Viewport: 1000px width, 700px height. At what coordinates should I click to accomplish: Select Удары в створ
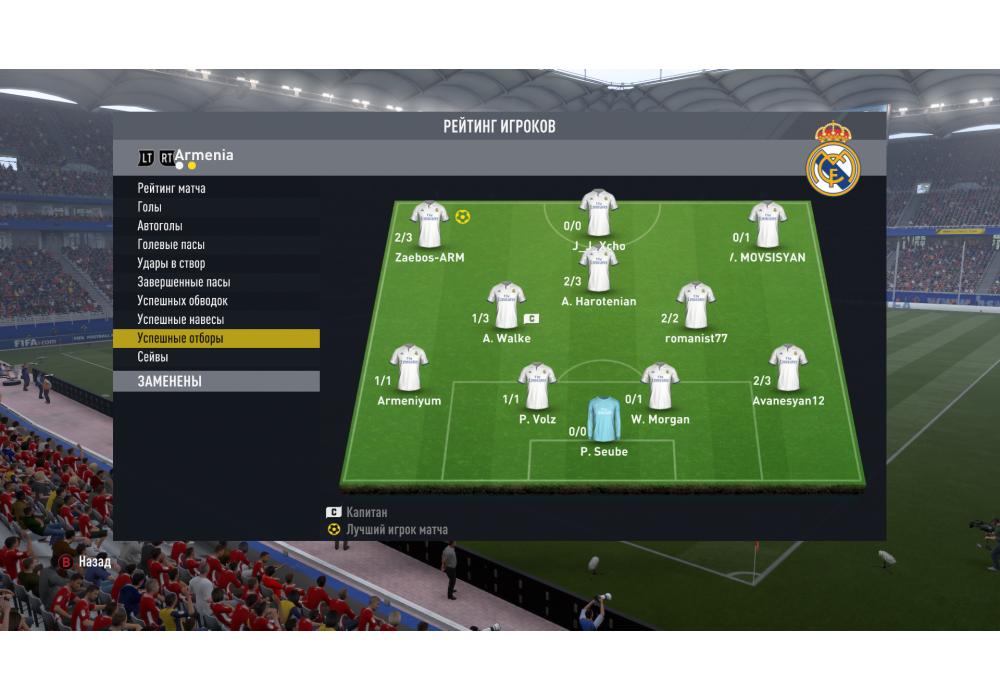(171, 264)
